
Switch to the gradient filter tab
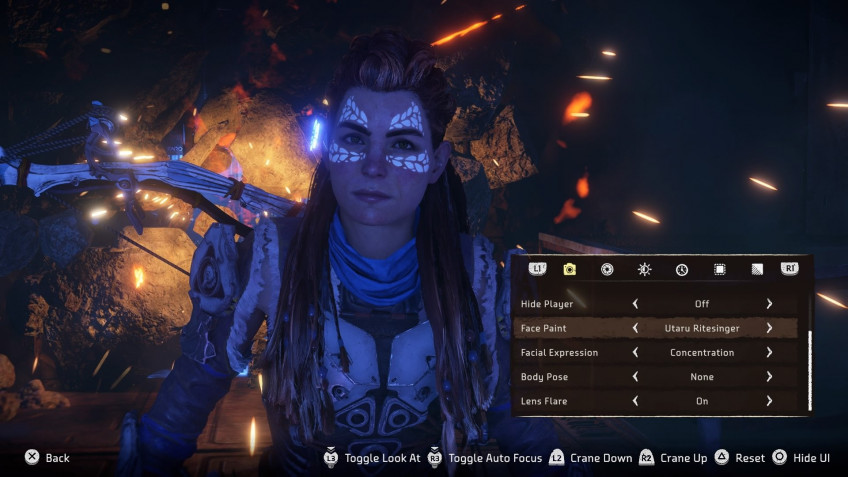757,269
